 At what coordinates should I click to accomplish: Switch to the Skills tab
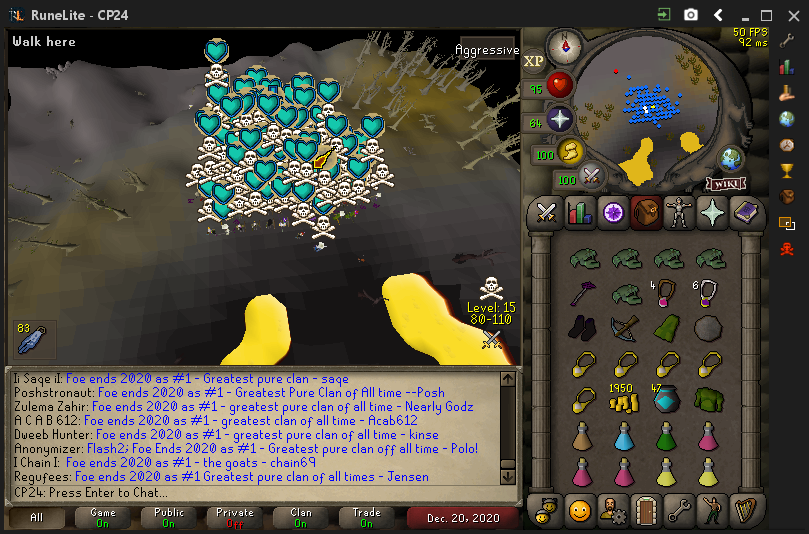point(579,212)
